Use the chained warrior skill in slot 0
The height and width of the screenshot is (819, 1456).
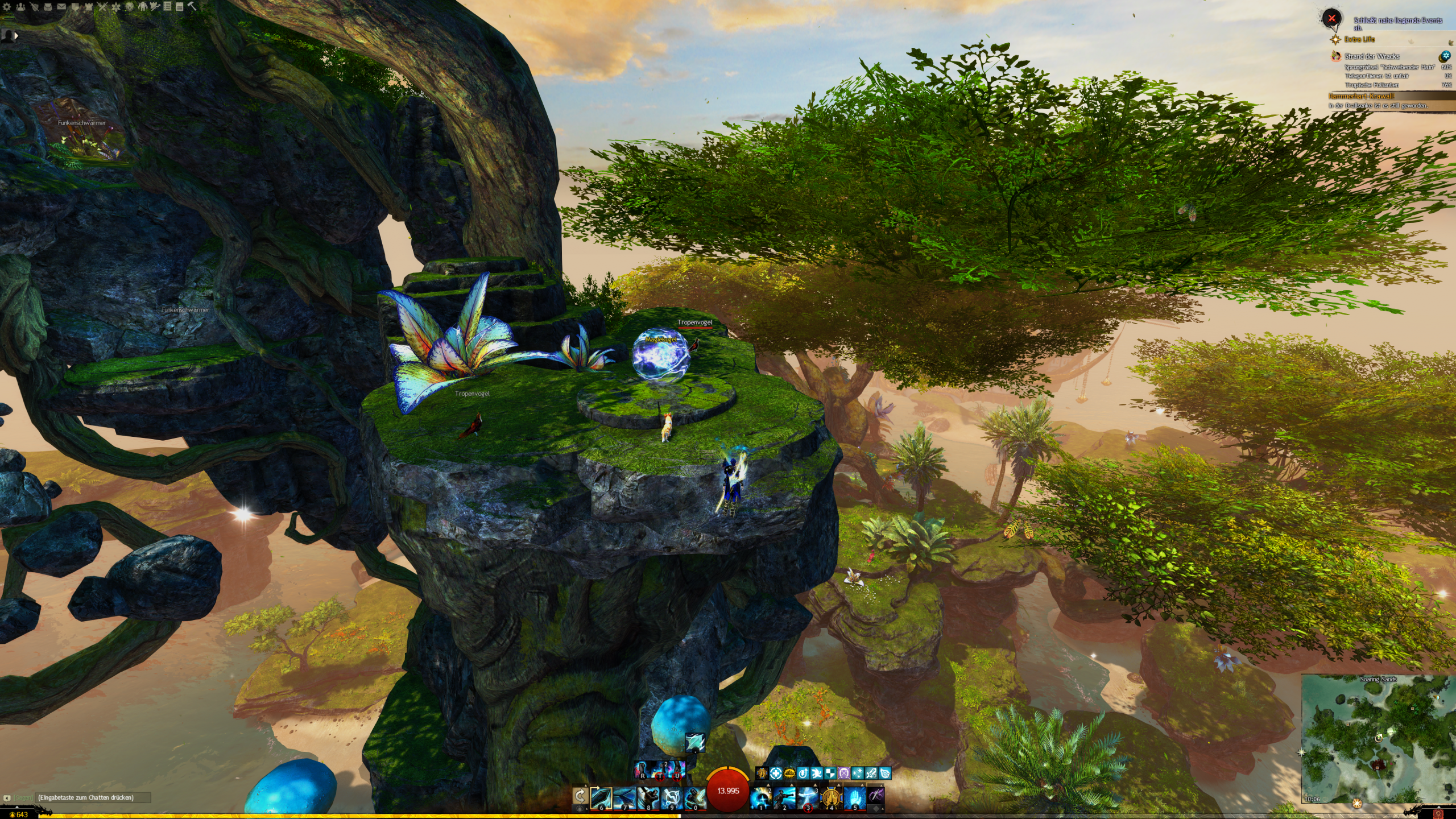[694, 798]
